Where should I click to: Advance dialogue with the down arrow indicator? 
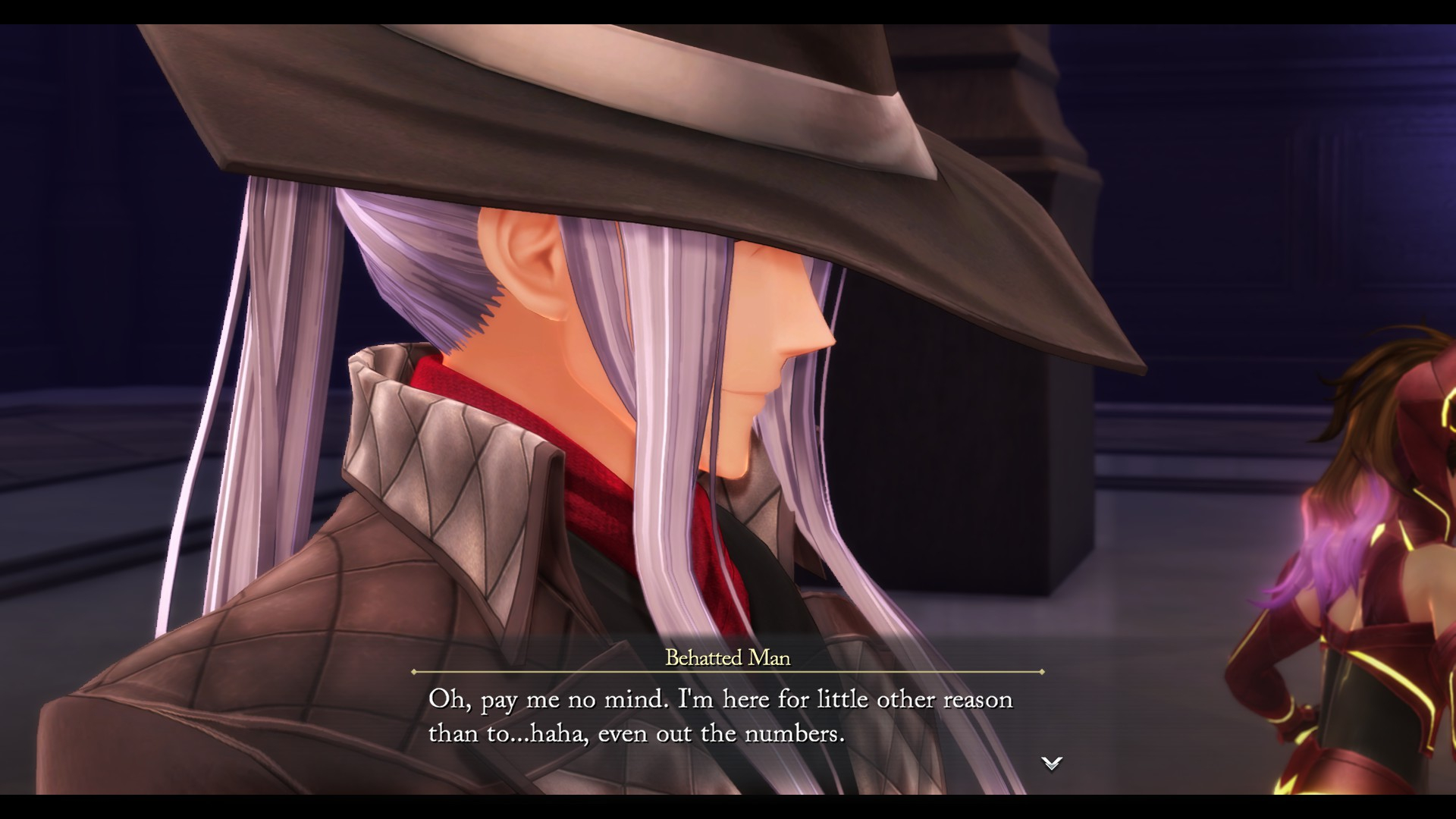[x=1051, y=763]
